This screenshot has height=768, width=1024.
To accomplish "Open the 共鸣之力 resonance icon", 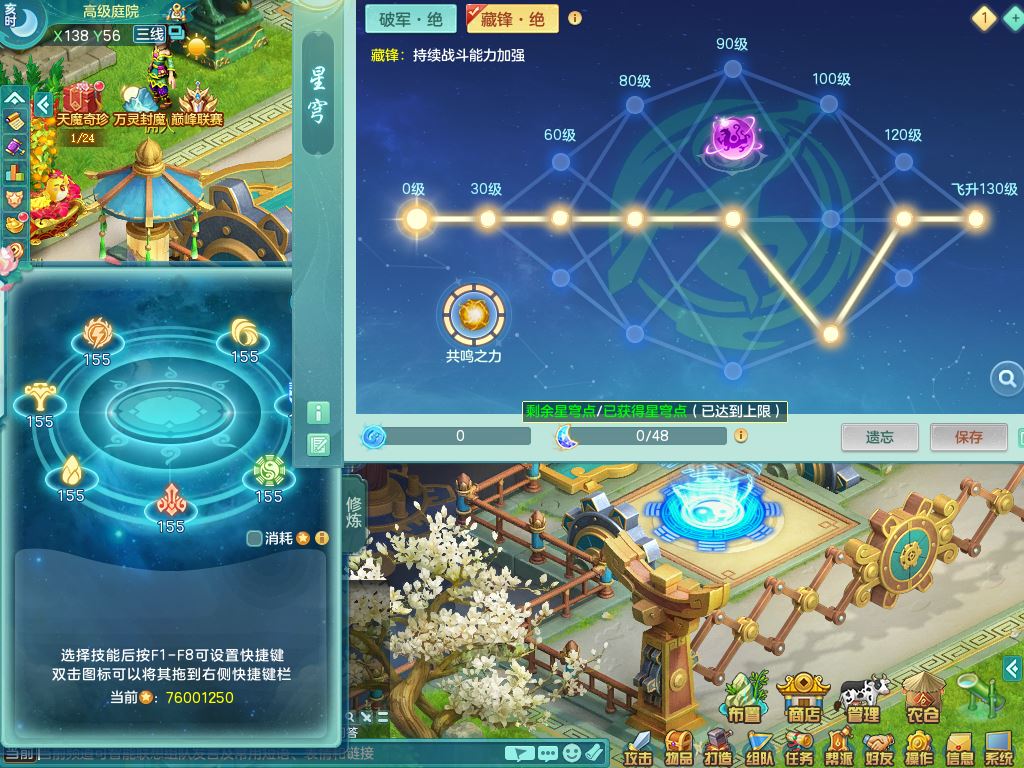I will [x=473, y=315].
